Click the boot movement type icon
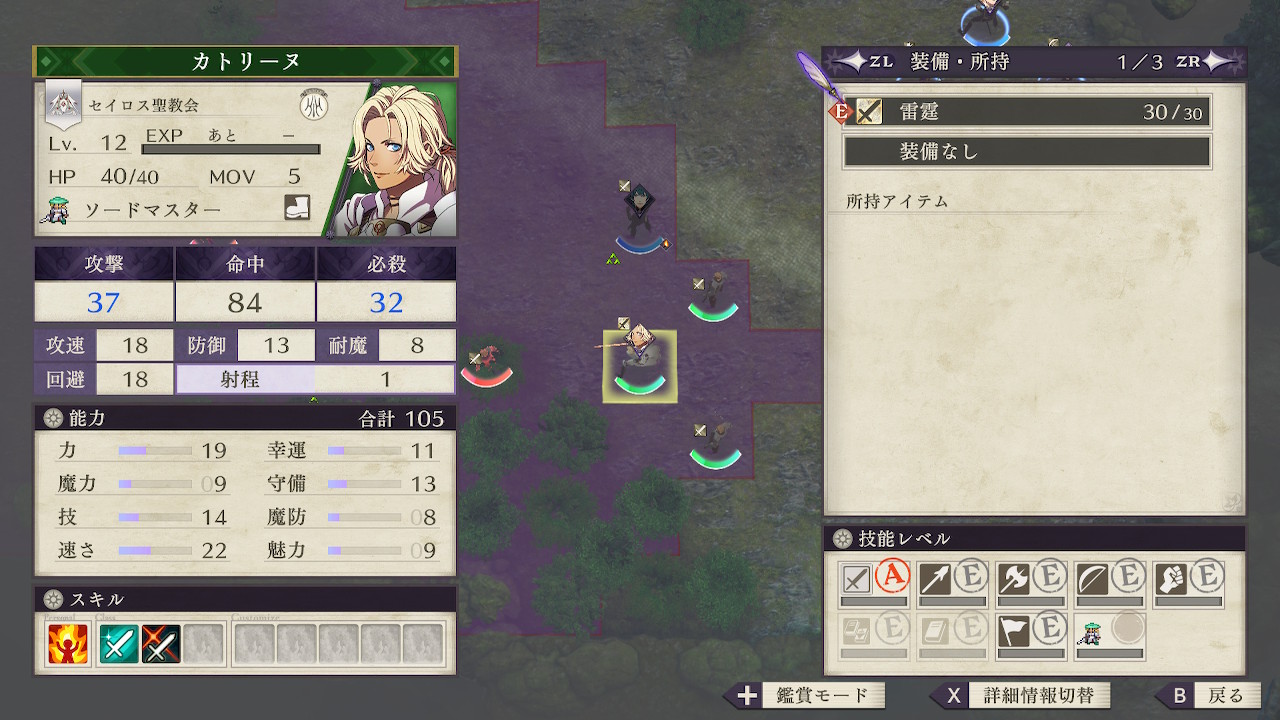The image size is (1280, 720). pyautogui.click(x=297, y=208)
